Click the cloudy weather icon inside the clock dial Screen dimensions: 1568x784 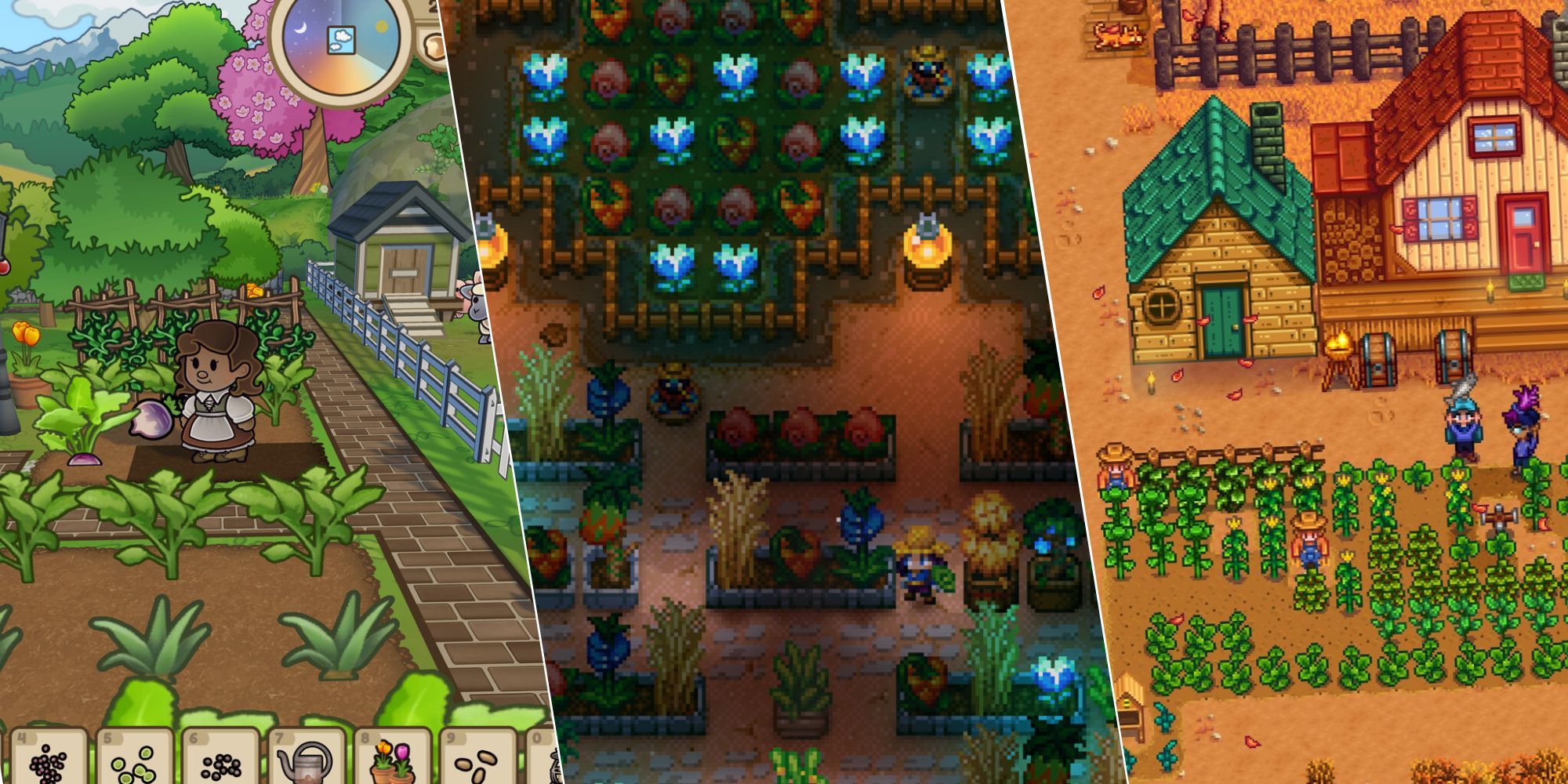(x=341, y=40)
